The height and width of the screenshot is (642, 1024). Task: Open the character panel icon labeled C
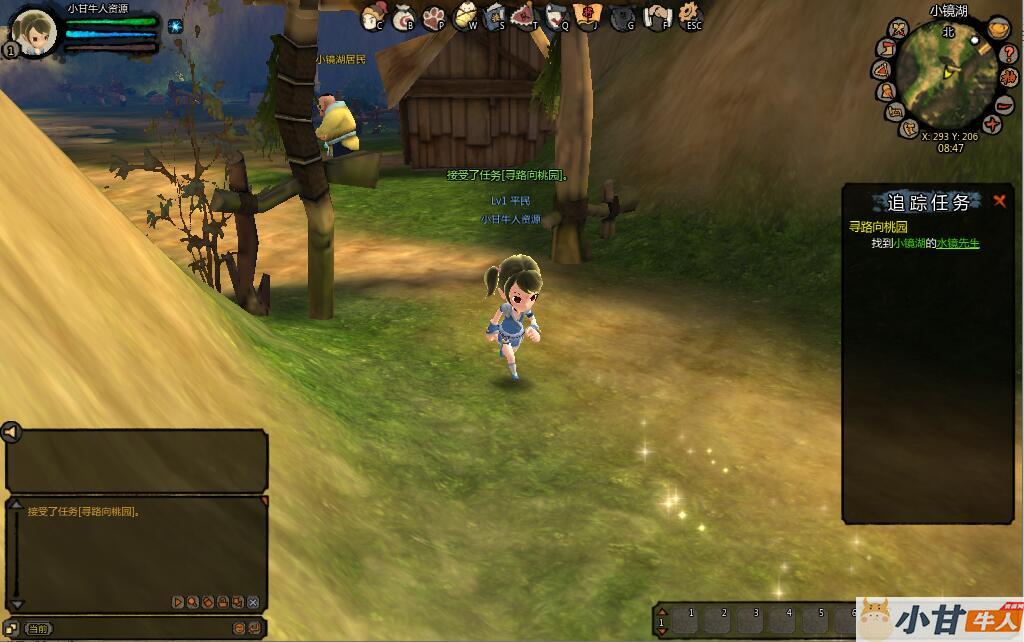(372, 17)
